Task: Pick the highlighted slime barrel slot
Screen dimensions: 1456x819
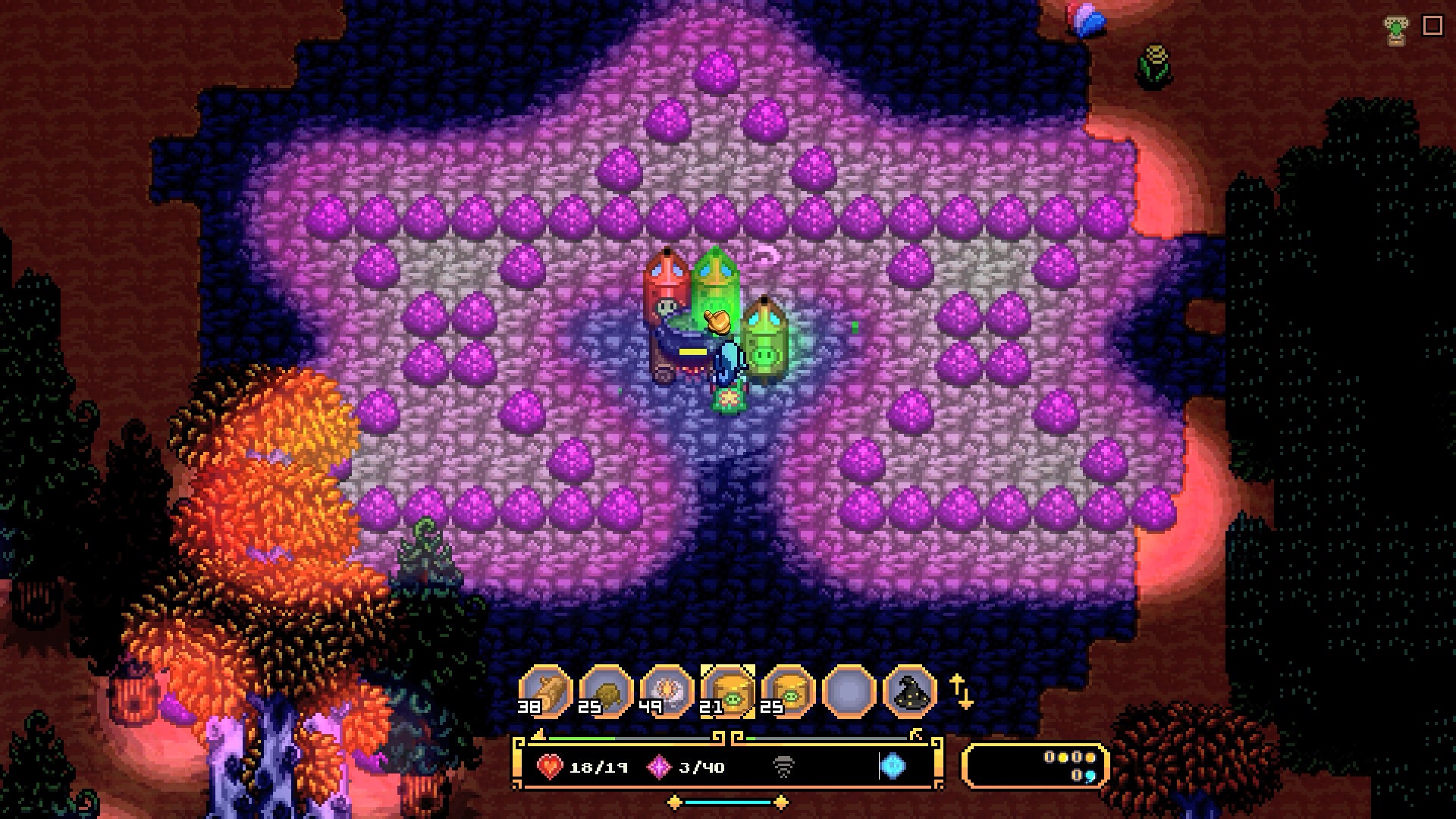Action: [x=727, y=690]
